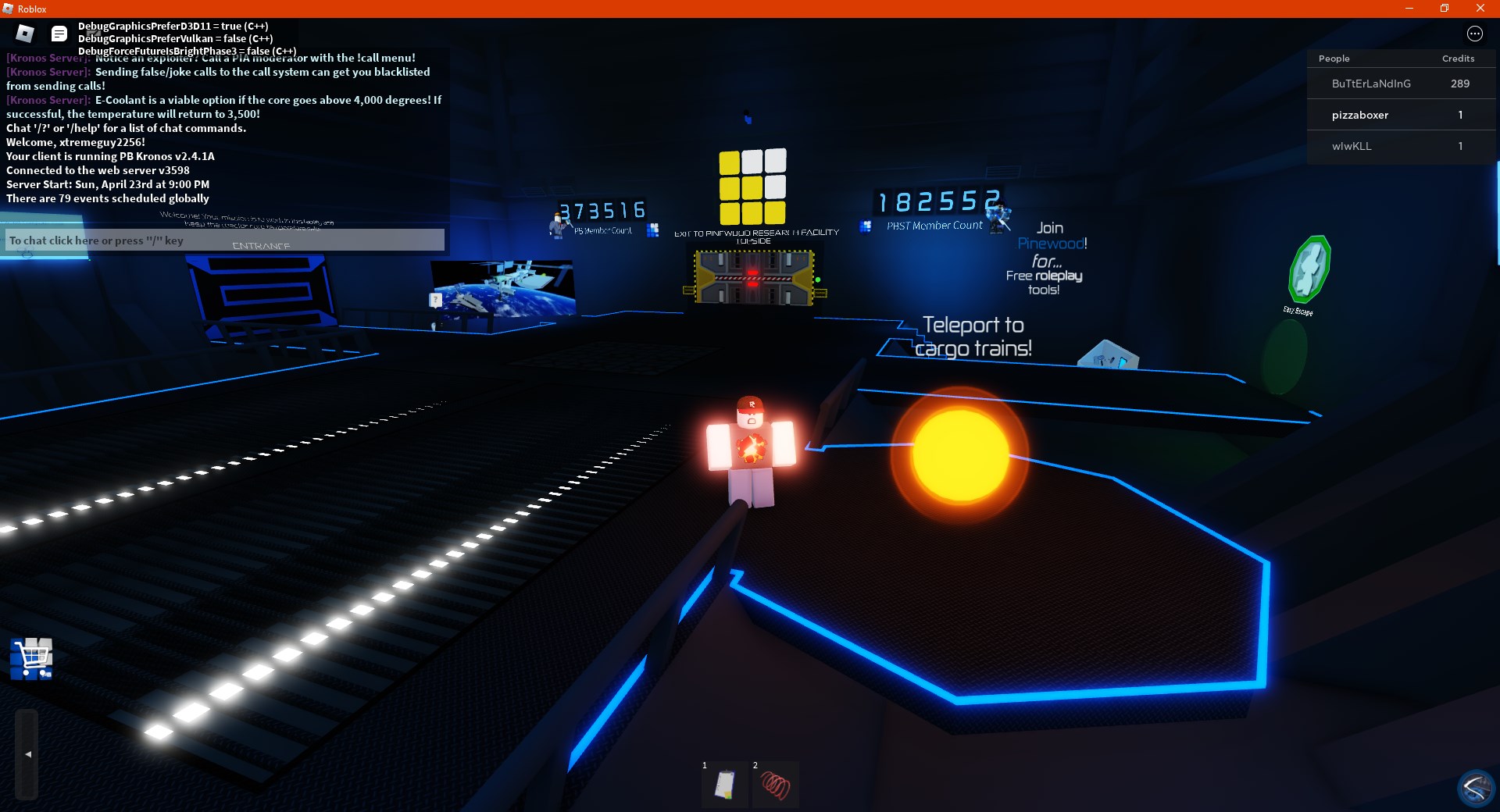Screen dimensions: 1500x812
Task: Open the more options ellipsis at top-right
Action: pyautogui.click(x=1476, y=34)
